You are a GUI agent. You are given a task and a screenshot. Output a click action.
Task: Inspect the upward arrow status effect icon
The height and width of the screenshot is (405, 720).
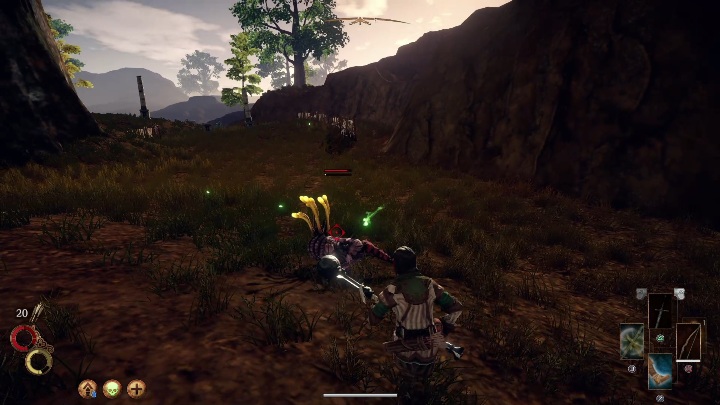click(x=87, y=388)
